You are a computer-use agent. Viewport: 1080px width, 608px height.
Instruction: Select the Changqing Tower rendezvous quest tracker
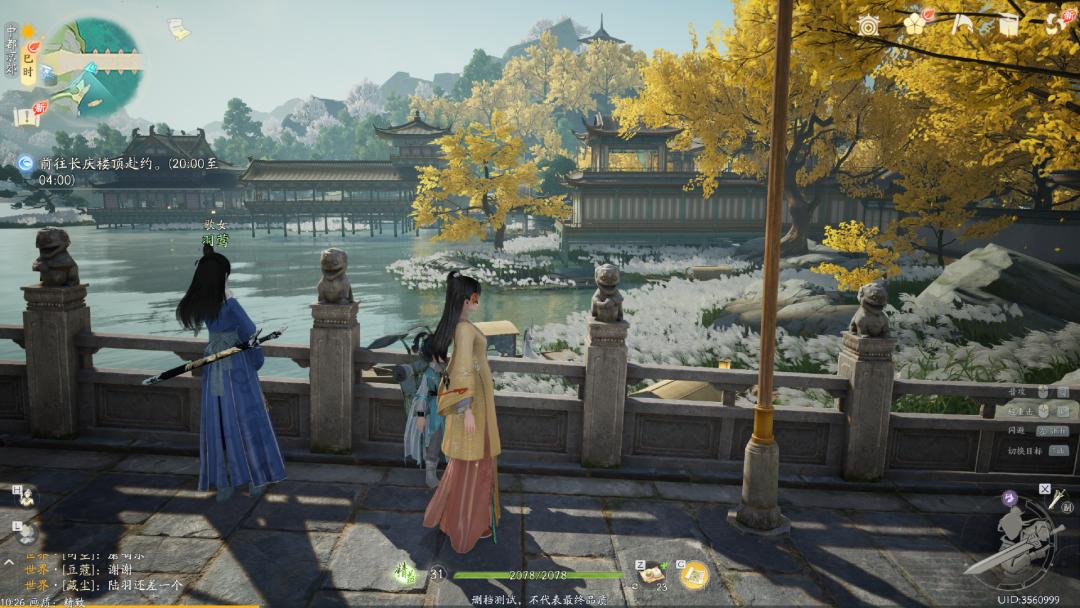coord(120,170)
